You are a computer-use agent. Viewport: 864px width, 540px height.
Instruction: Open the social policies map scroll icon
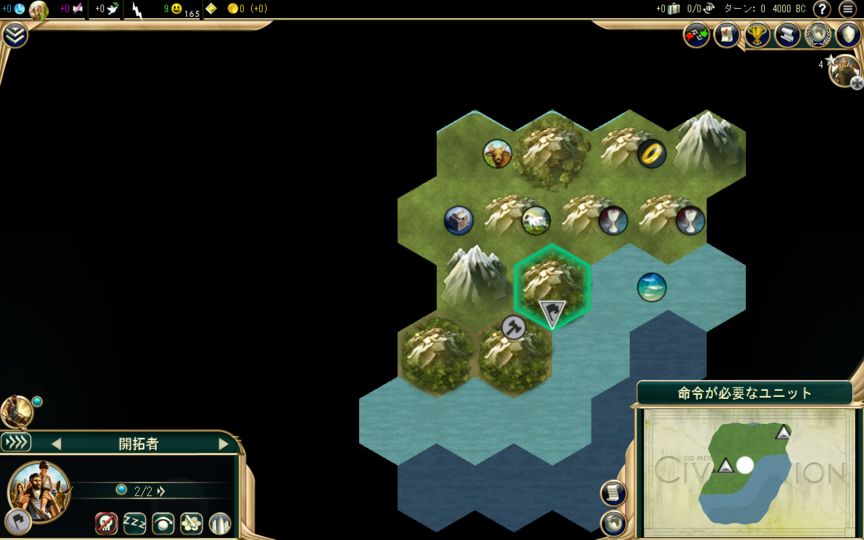[x=727, y=35]
